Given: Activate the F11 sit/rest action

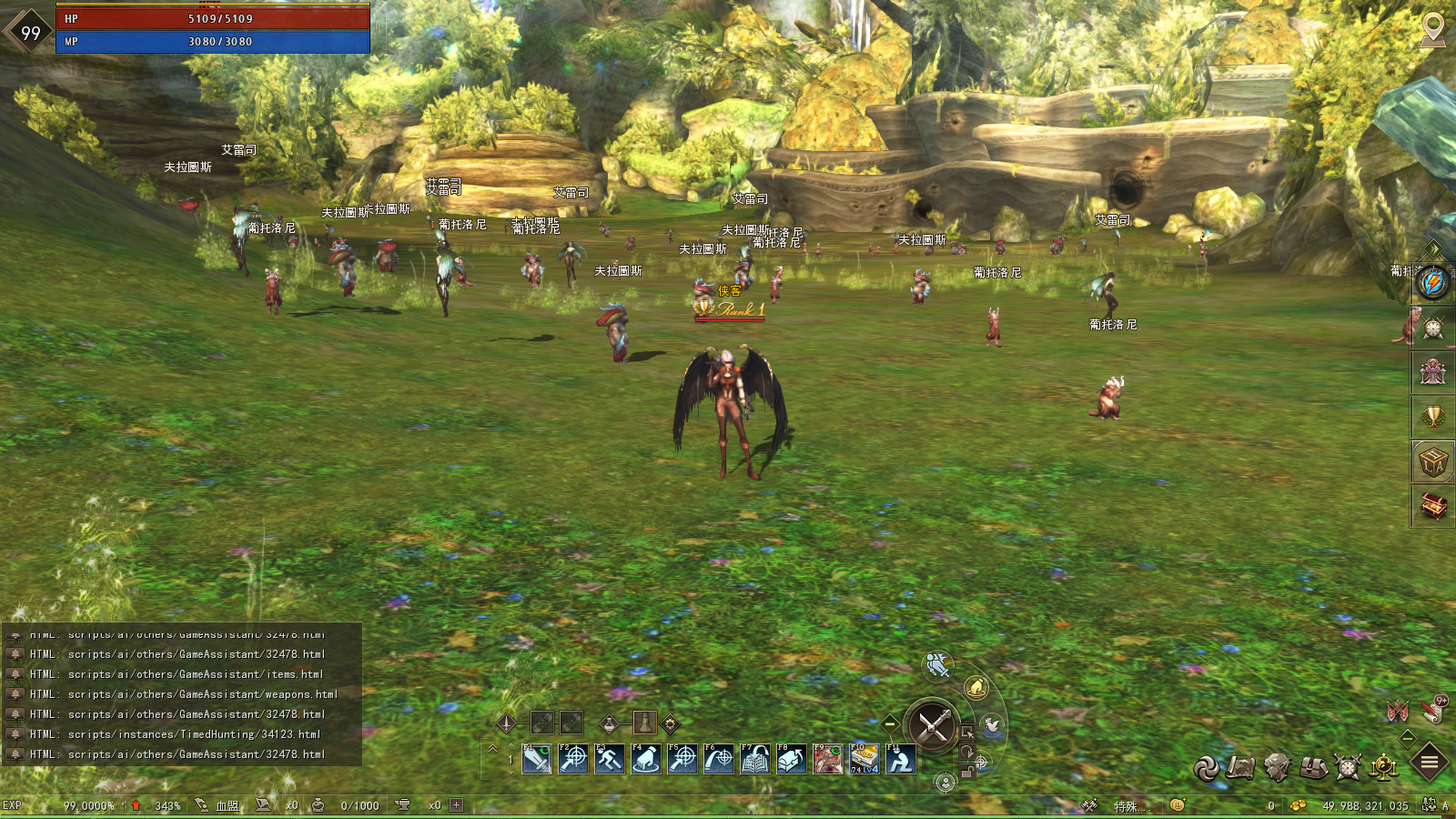Looking at the screenshot, I should 901,759.
